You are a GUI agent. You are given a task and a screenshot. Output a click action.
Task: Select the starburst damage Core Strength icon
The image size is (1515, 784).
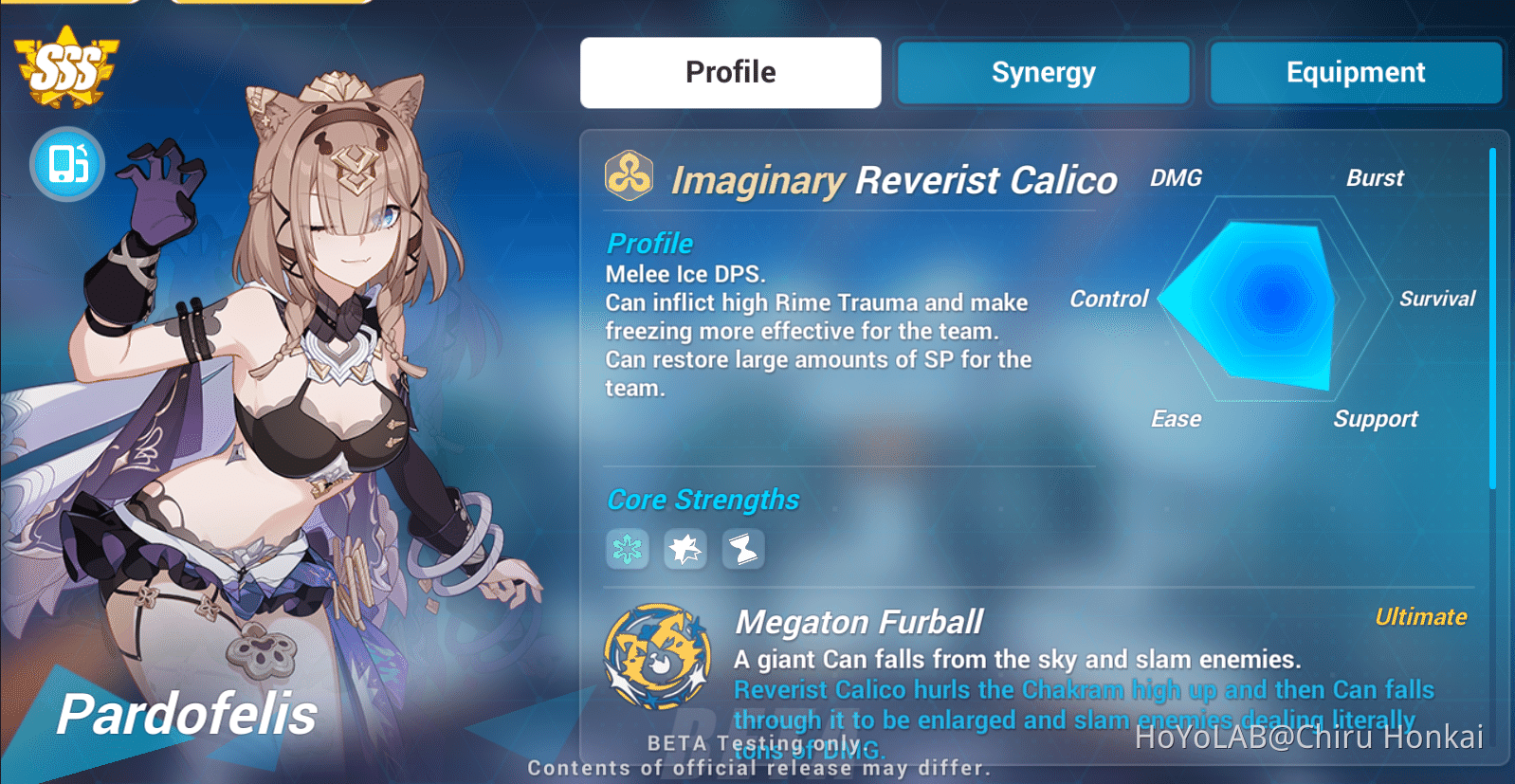(684, 548)
